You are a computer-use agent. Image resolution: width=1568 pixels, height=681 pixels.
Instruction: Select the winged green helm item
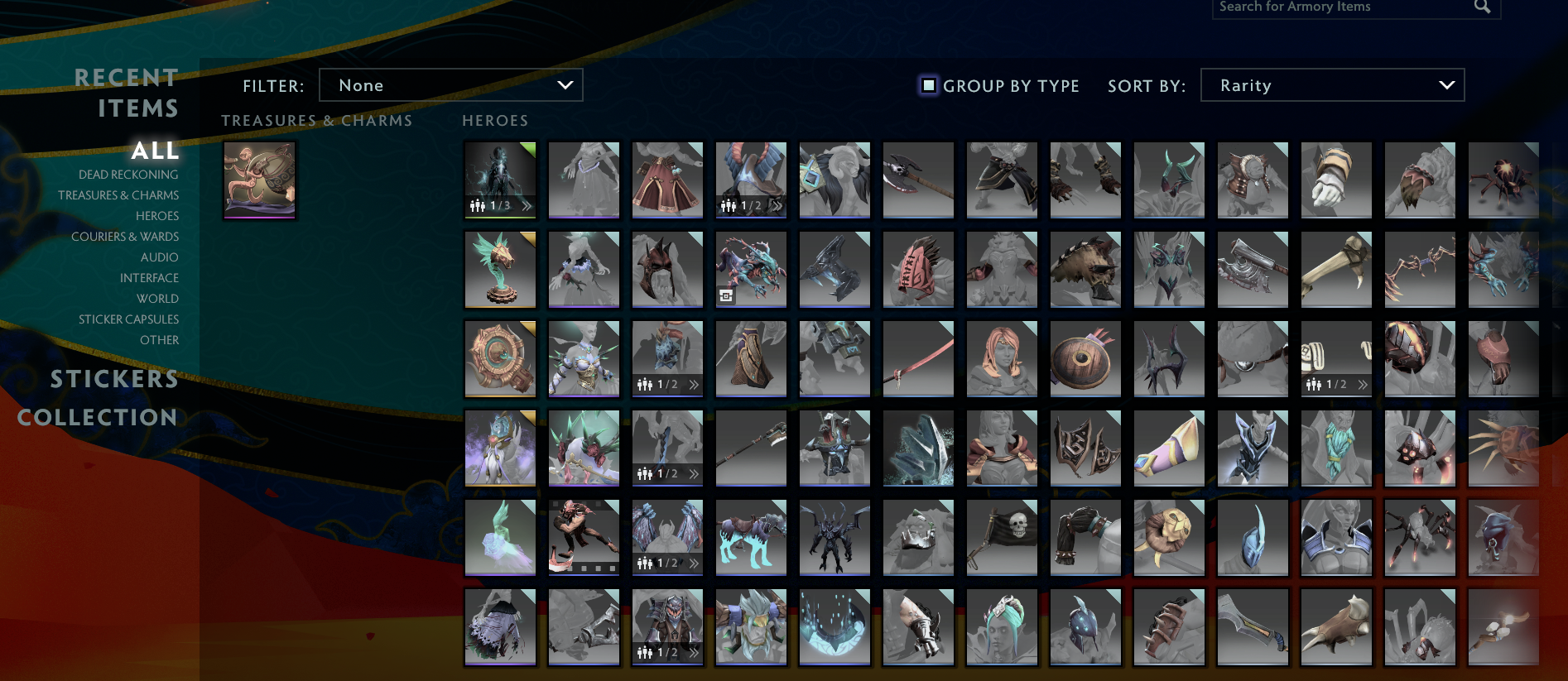click(1169, 180)
